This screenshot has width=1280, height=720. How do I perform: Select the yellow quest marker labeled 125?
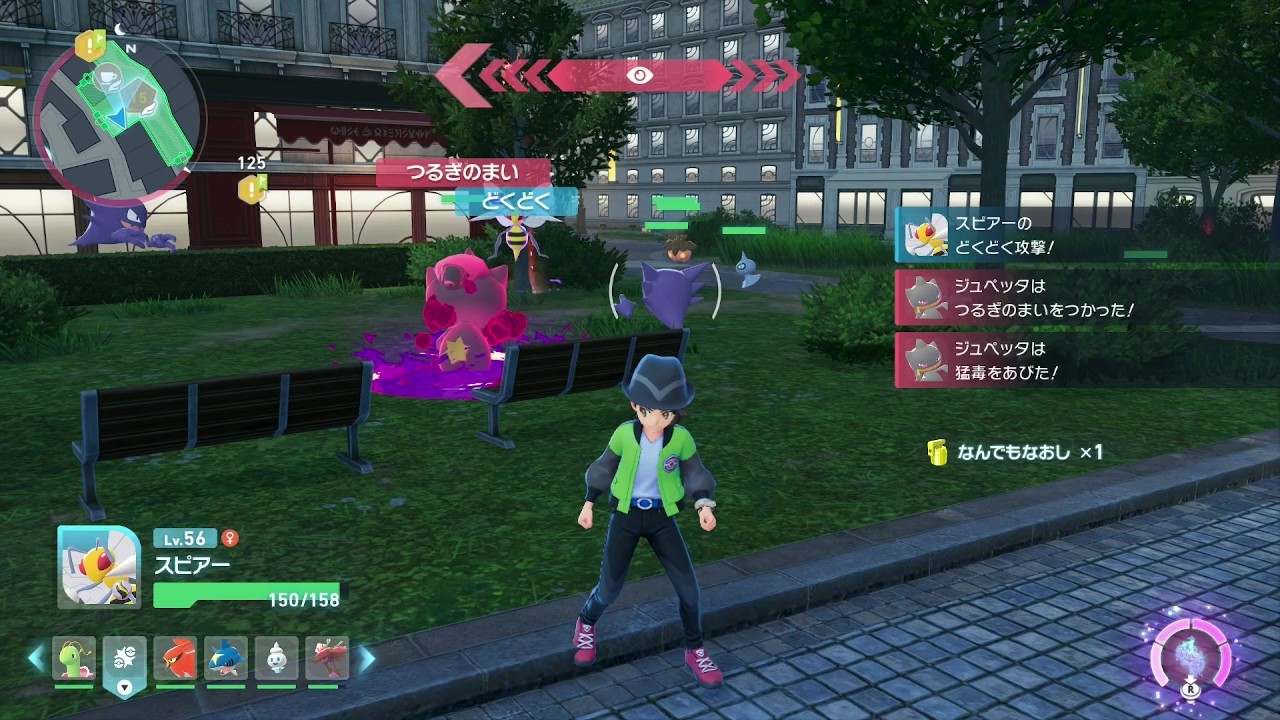click(252, 186)
